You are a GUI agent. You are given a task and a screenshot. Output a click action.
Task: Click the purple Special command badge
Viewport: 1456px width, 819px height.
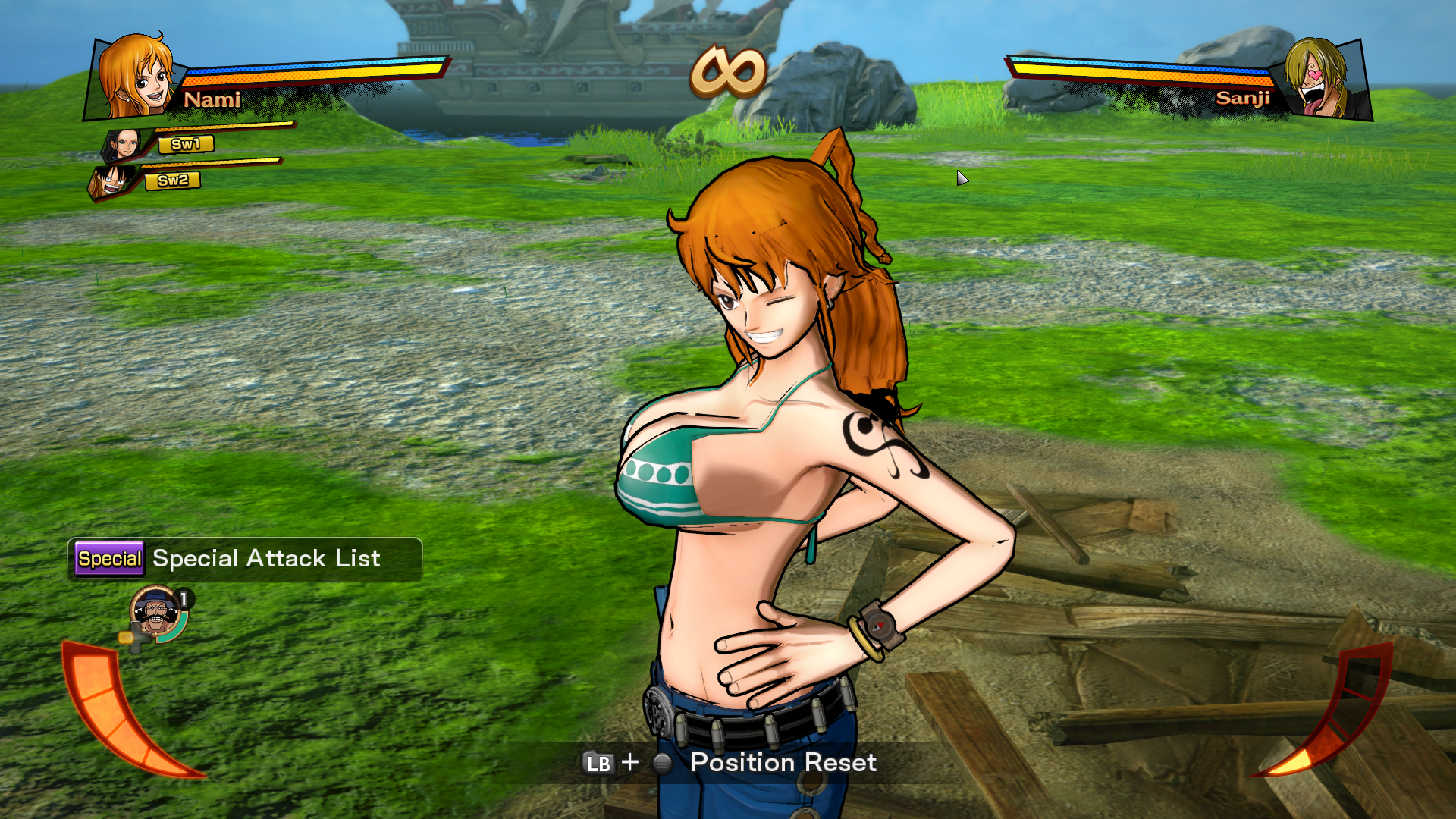108,559
